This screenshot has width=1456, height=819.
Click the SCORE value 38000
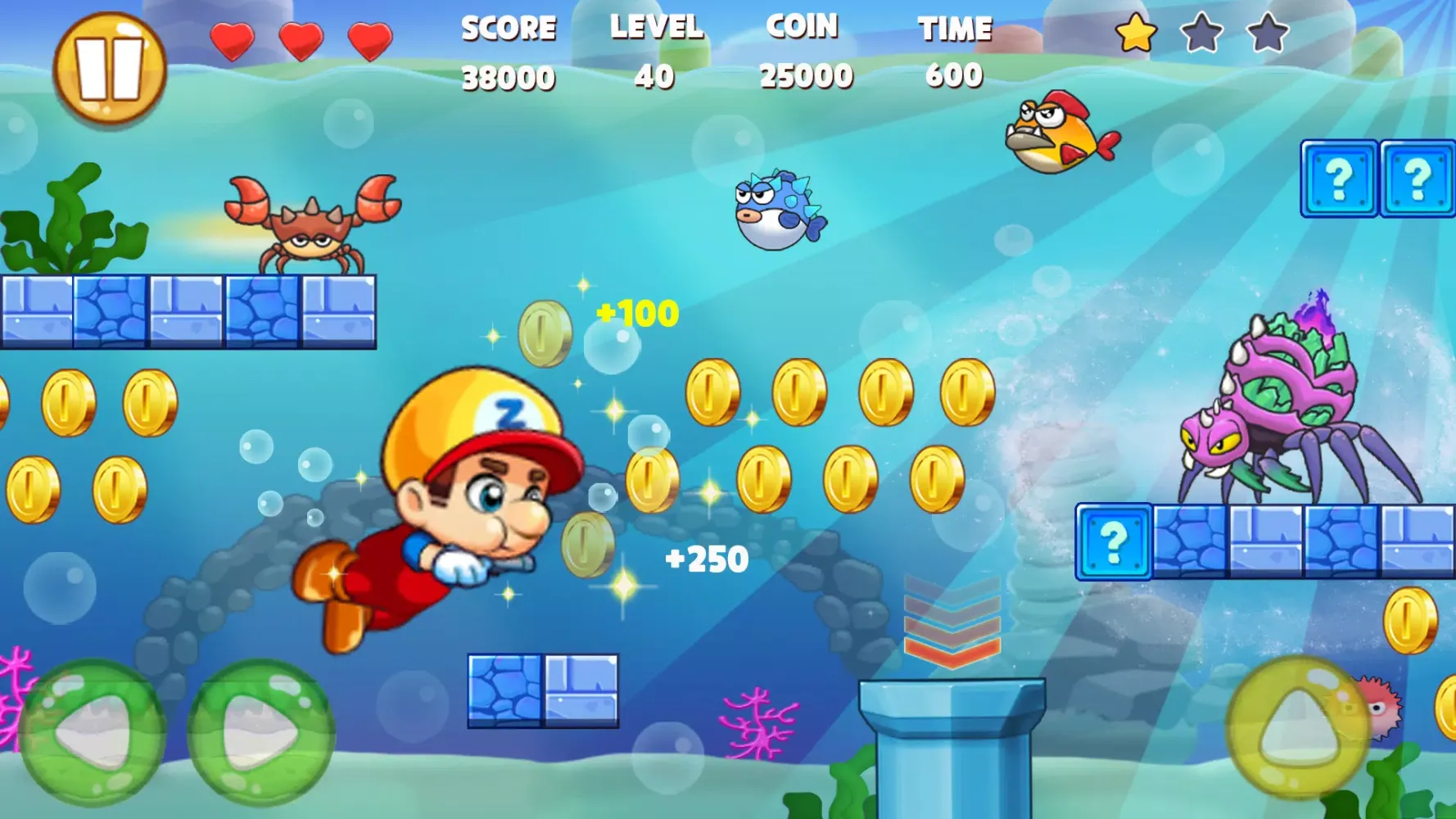[509, 77]
